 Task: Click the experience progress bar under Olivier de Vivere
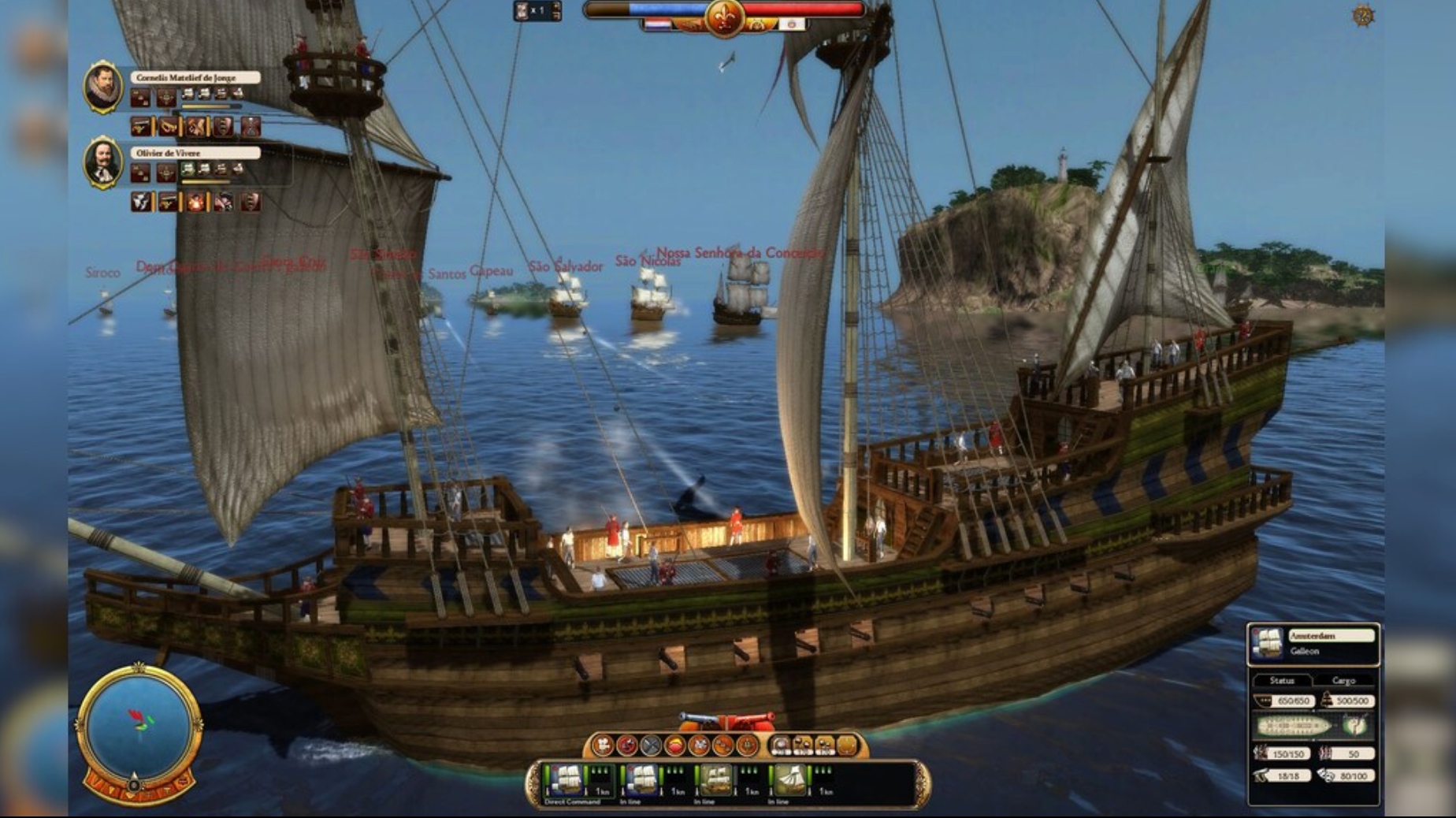click(x=205, y=182)
